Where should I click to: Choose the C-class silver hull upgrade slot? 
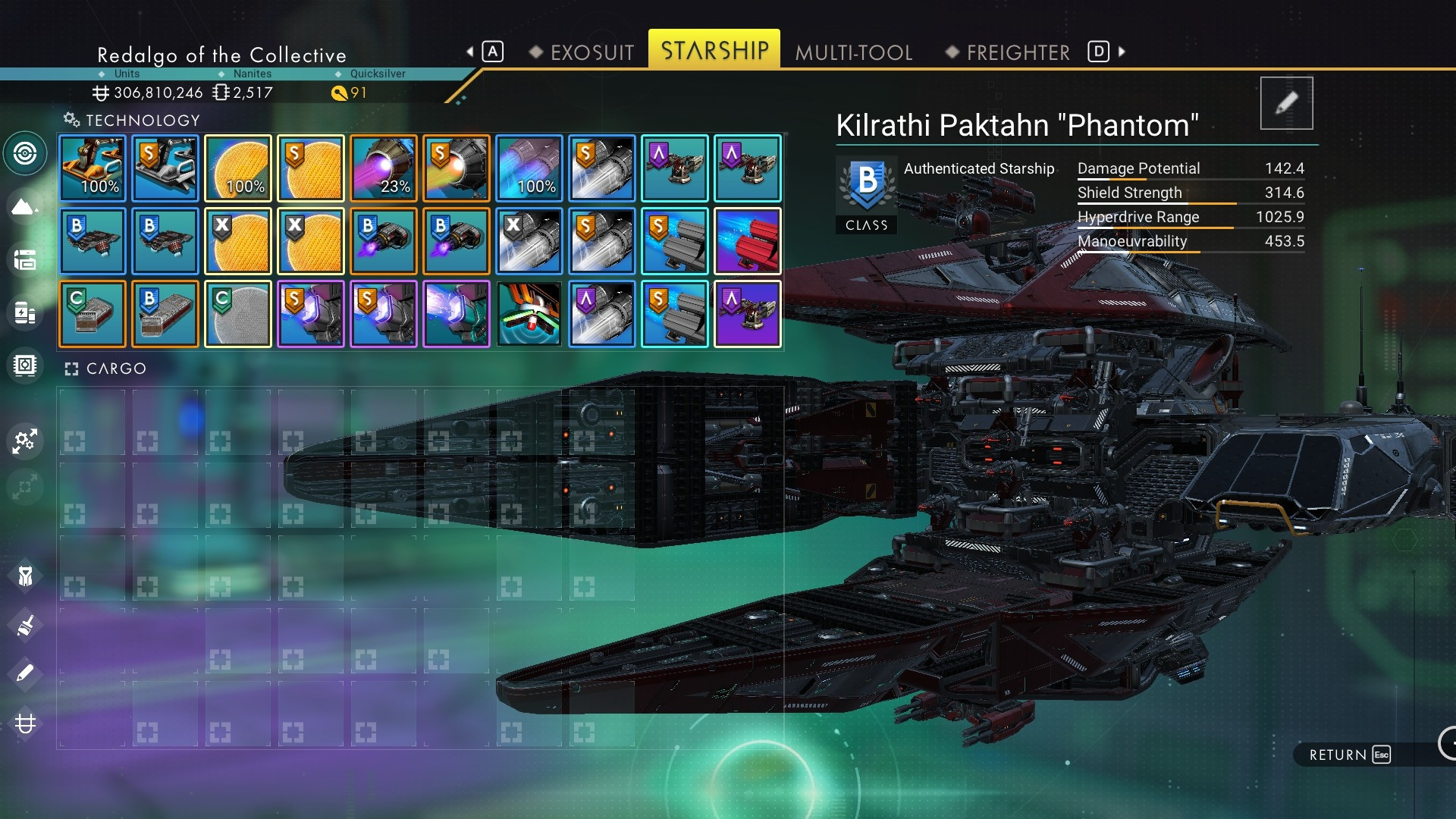93,314
